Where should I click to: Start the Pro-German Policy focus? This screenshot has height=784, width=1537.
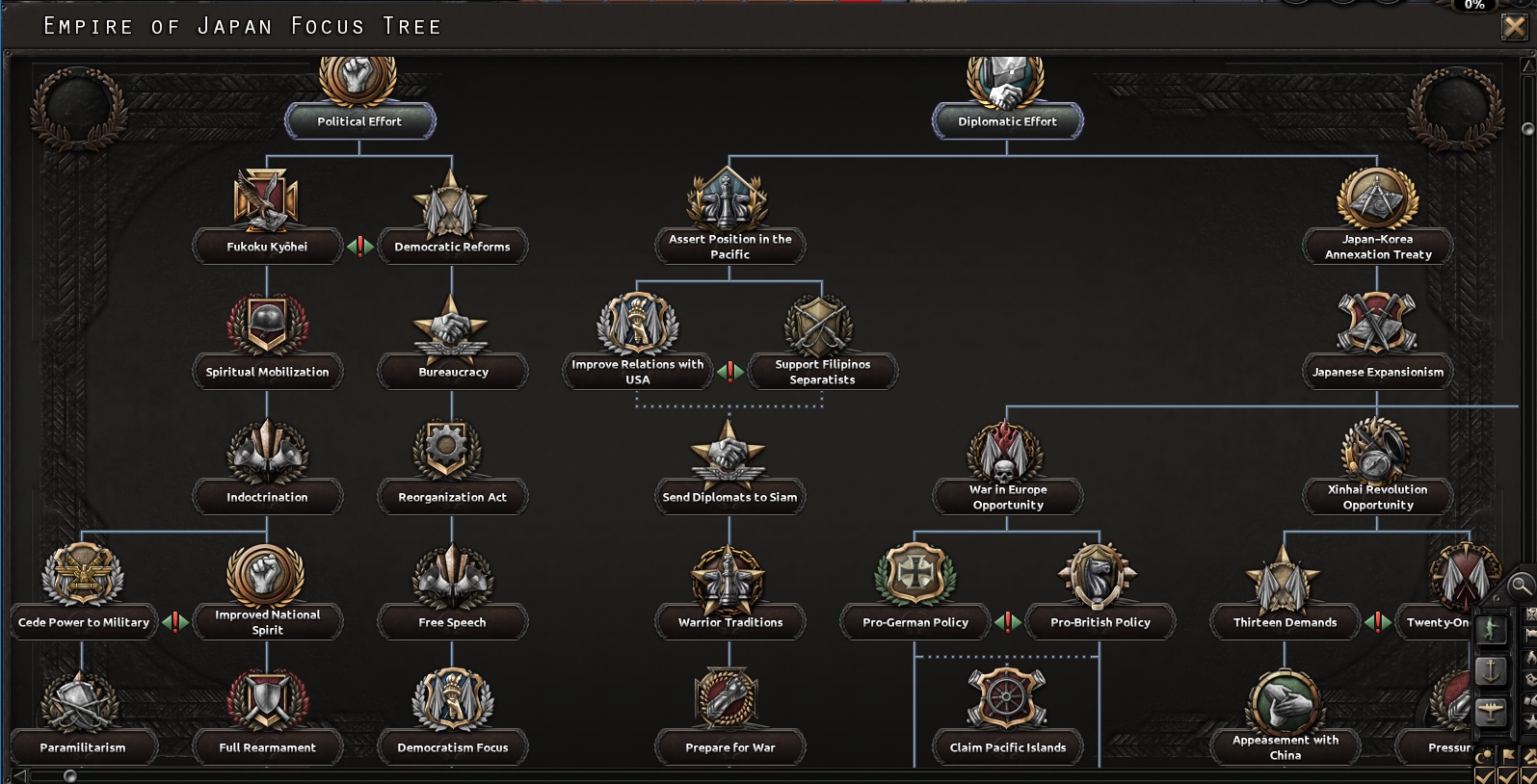click(x=914, y=622)
